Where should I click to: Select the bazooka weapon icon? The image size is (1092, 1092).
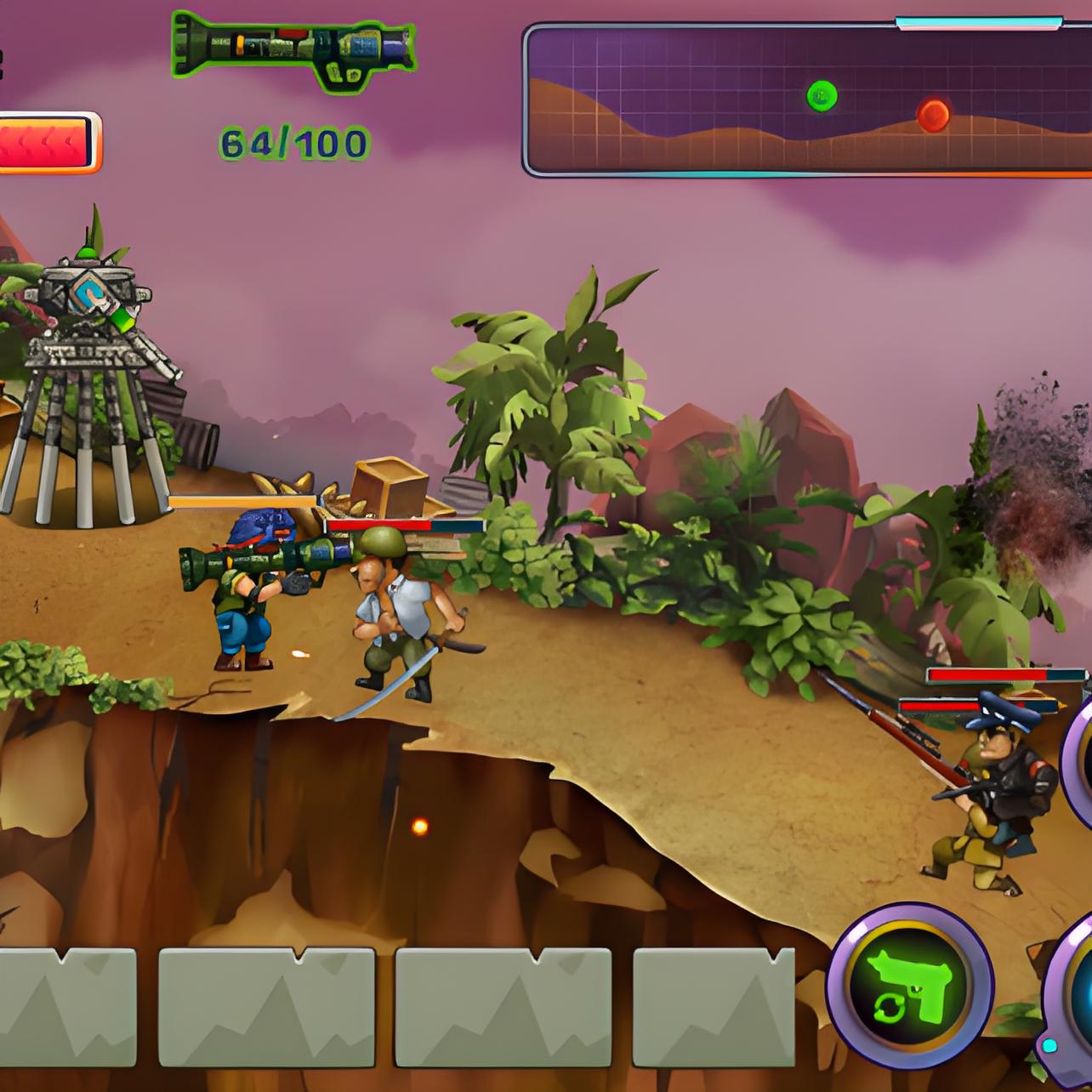click(293, 51)
